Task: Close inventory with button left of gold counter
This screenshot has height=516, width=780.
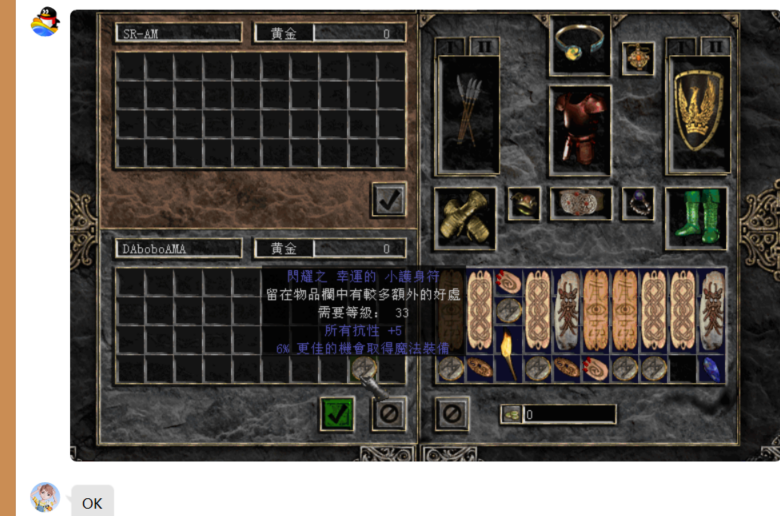Action: pyautogui.click(x=452, y=413)
